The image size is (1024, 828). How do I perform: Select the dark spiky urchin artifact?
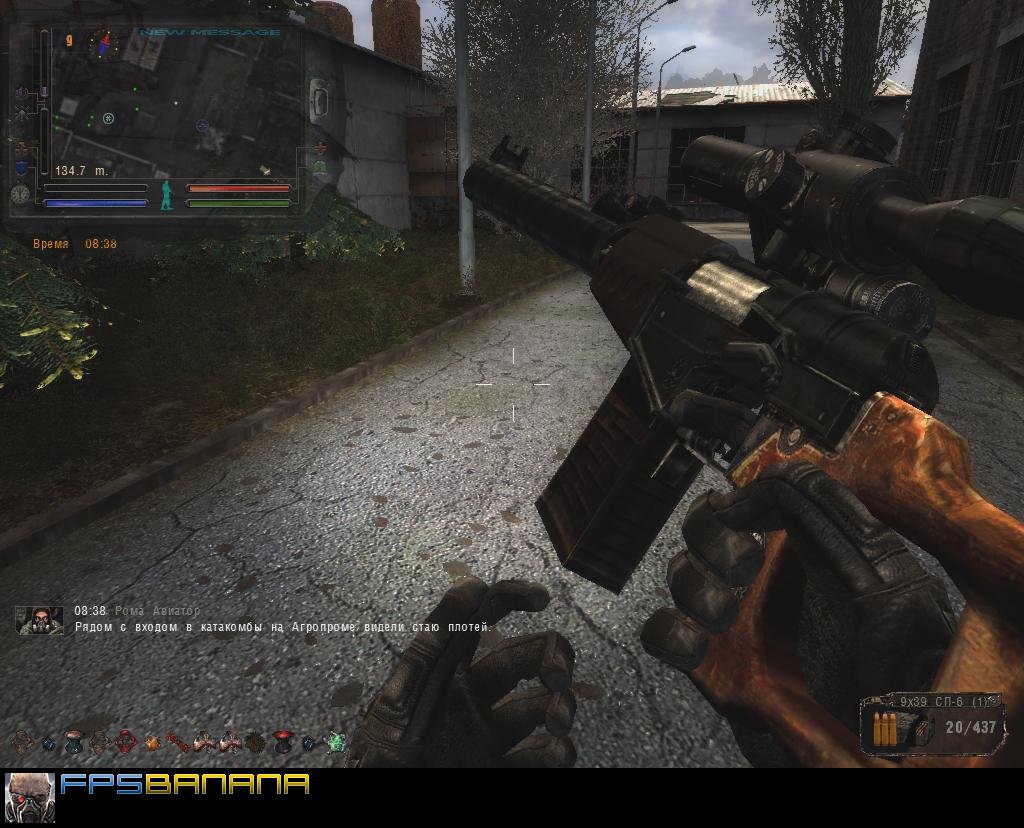point(255,742)
